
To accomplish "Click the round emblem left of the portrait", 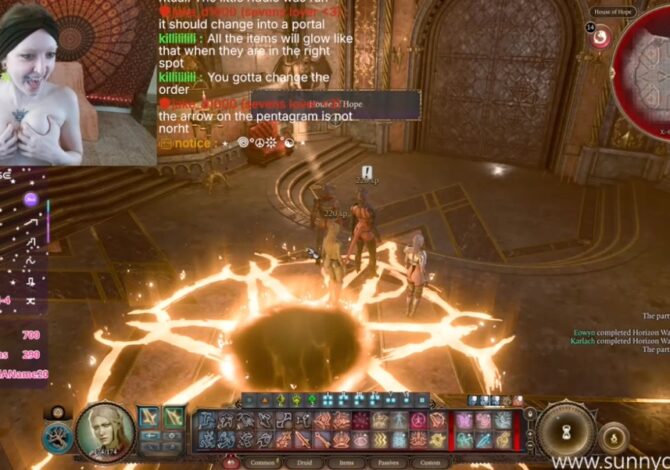I will (58, 437).
